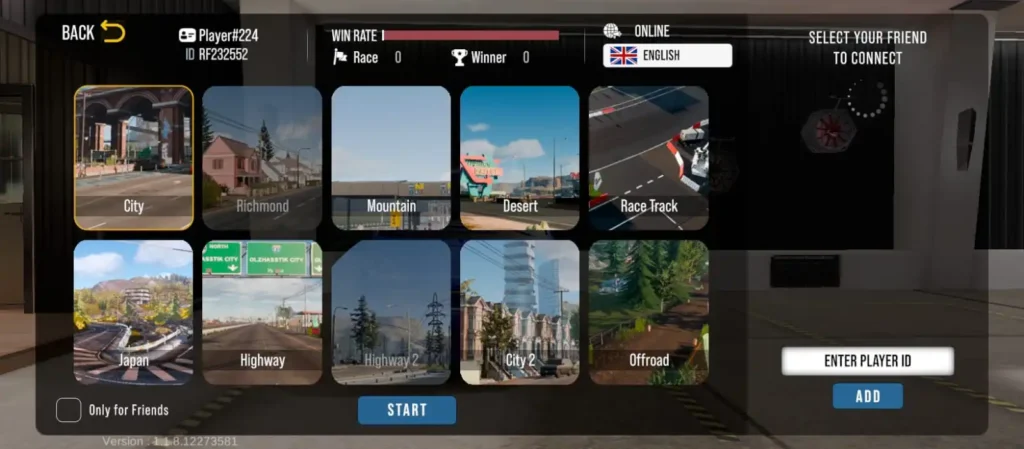Choose the Race Track map
The width and height of the screenshot is (1024, 449).
649,158
